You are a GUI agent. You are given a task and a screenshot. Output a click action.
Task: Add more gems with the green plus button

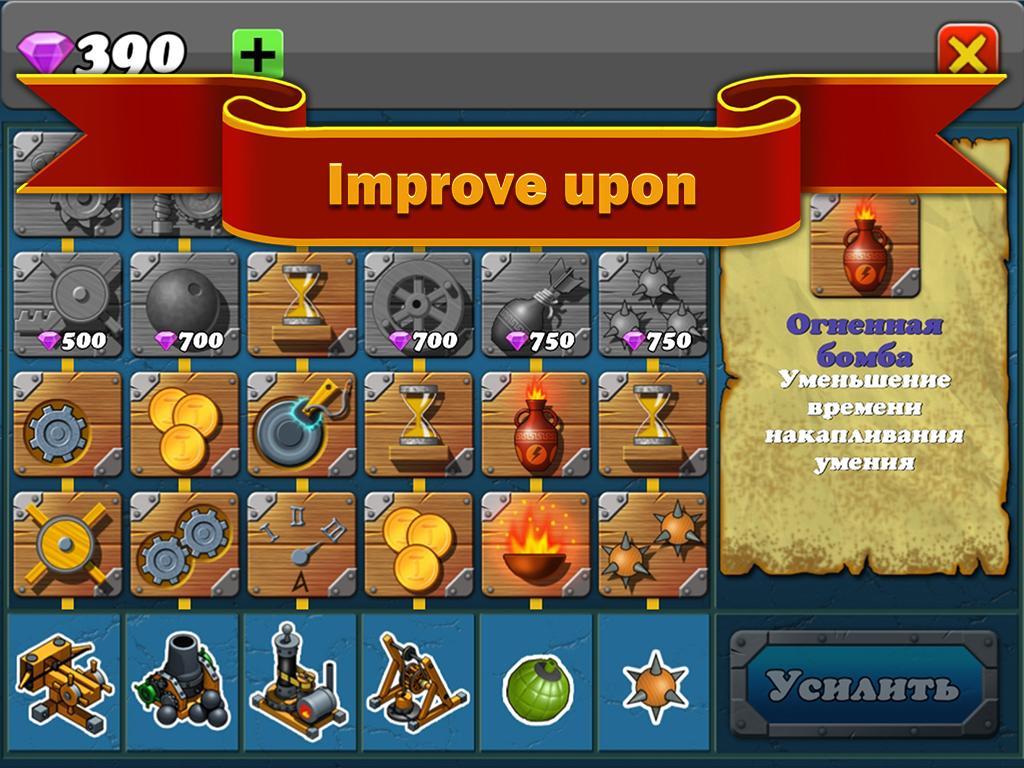coord(258,52)
